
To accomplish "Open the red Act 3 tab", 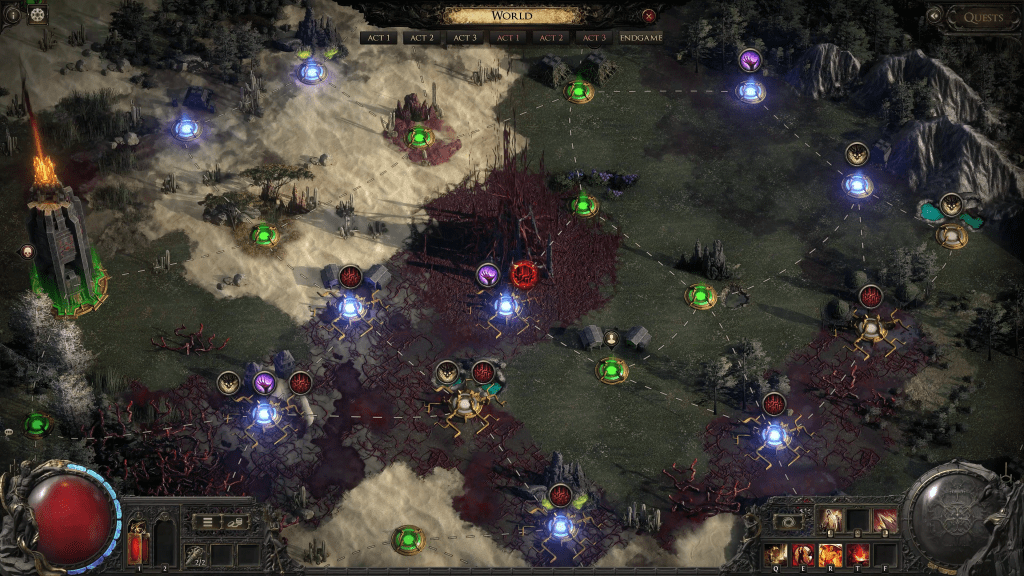I will coord(594,37).
